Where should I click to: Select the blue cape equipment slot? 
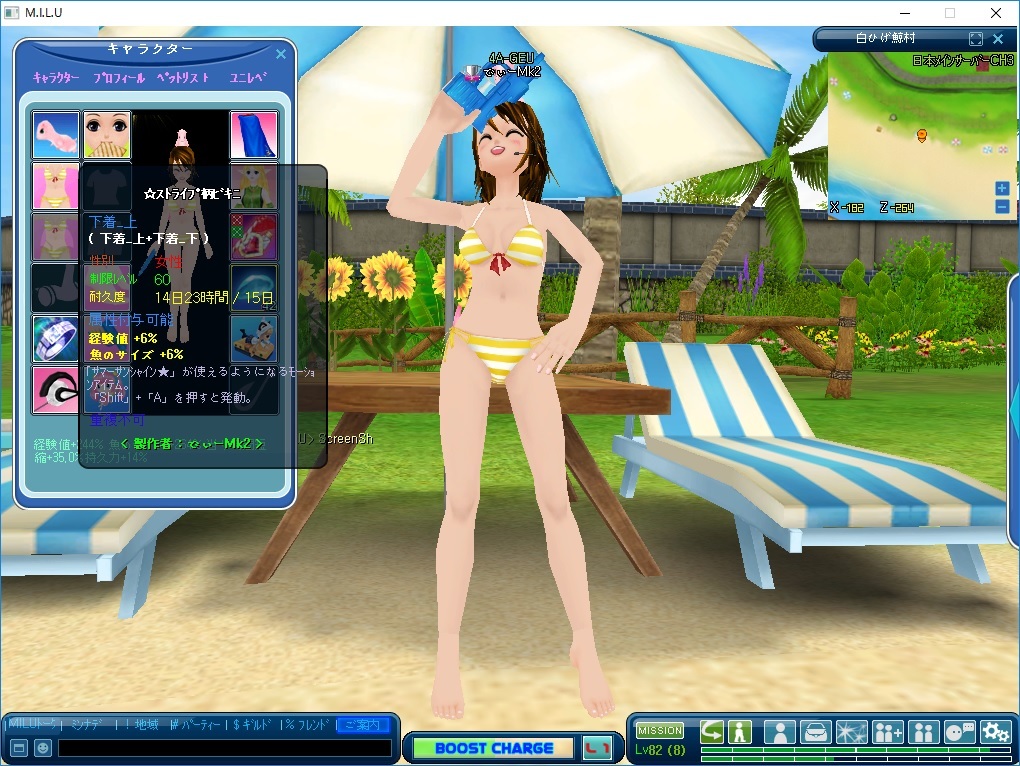[x=254, y=135]
